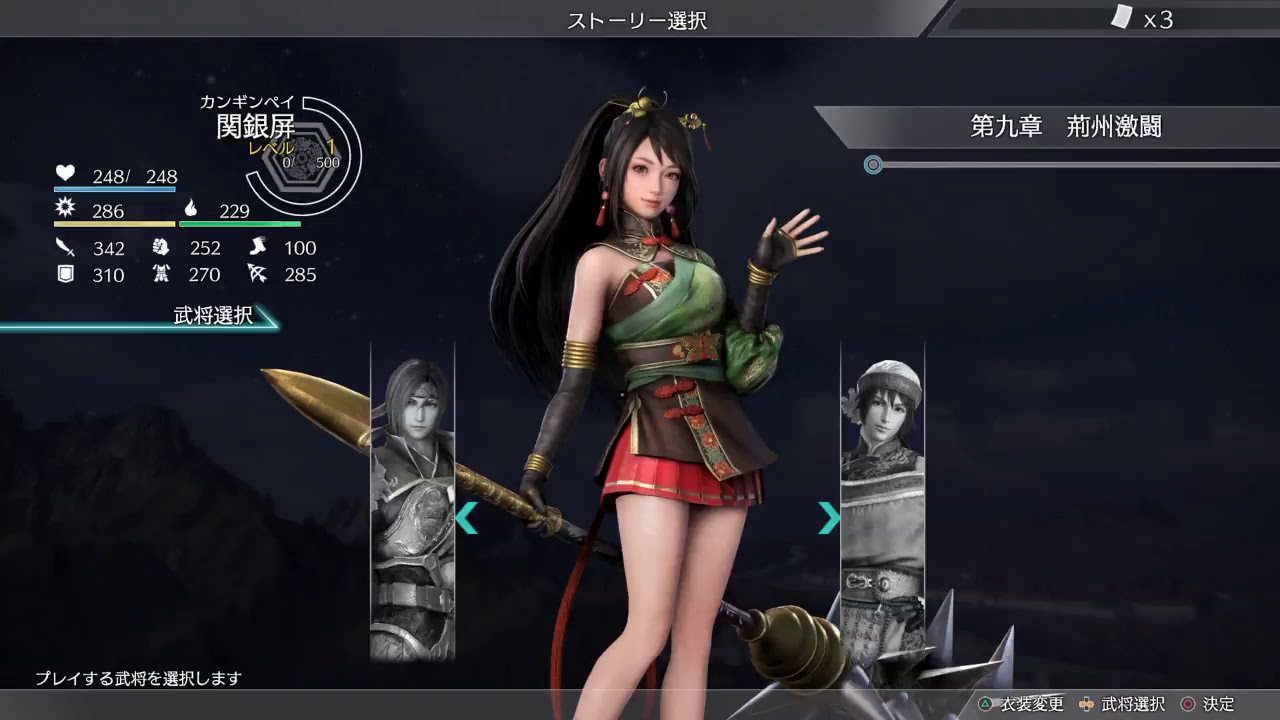Screen dimensions: 1280x720
Task: Select the armor stat icon
Action: 163,275
